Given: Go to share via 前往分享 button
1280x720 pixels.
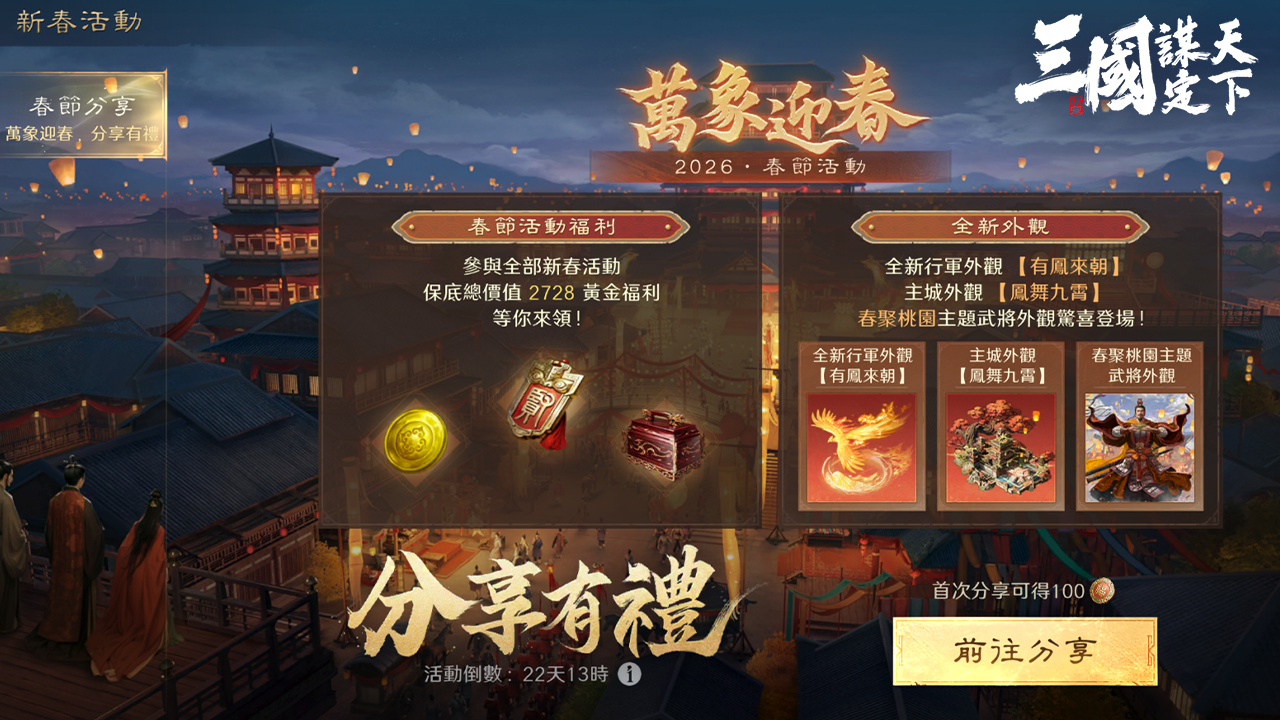Looking at the screenshot, I should pos(1024,651).
